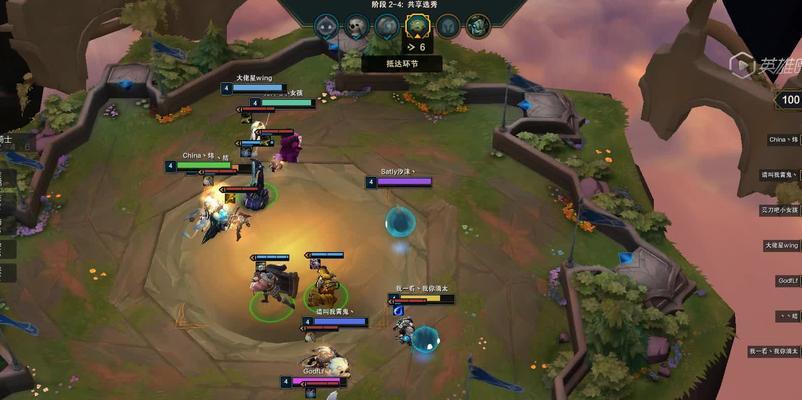This screenshot has width=802, height=400.
Task: Click the first round icon in stage tracker
Action: click(x=326, y=27)
